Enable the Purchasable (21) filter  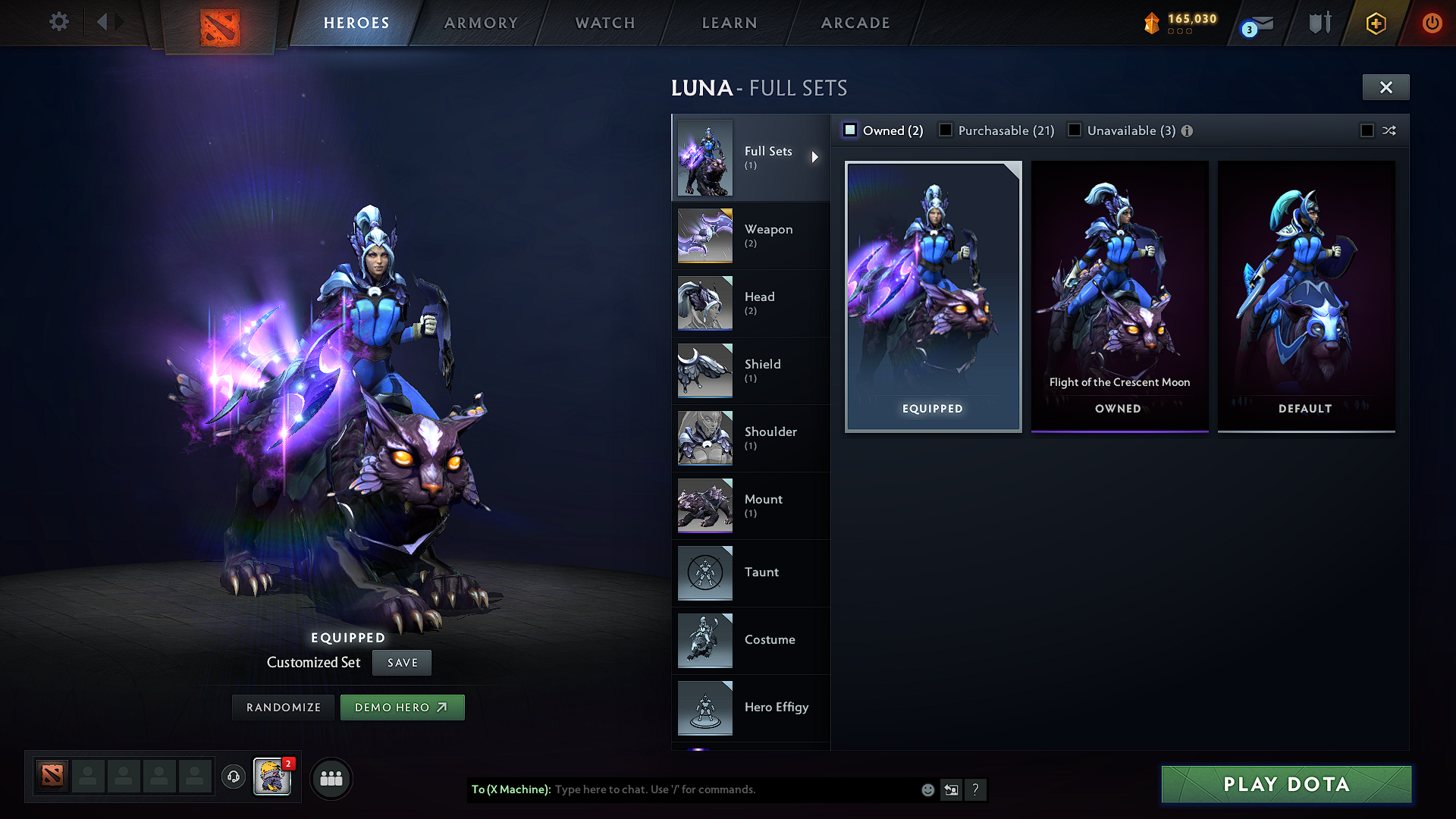click(945, 130)
